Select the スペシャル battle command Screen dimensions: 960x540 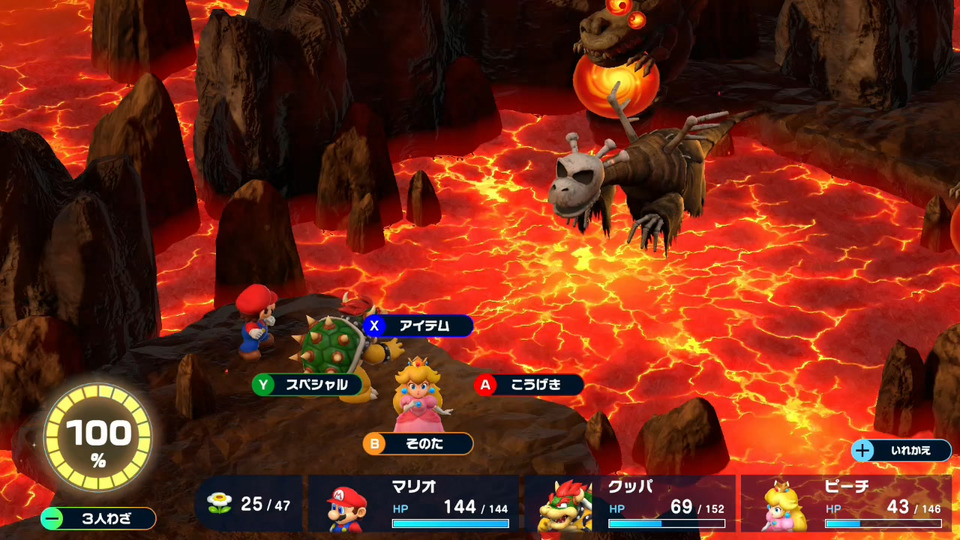click(306, 384)
